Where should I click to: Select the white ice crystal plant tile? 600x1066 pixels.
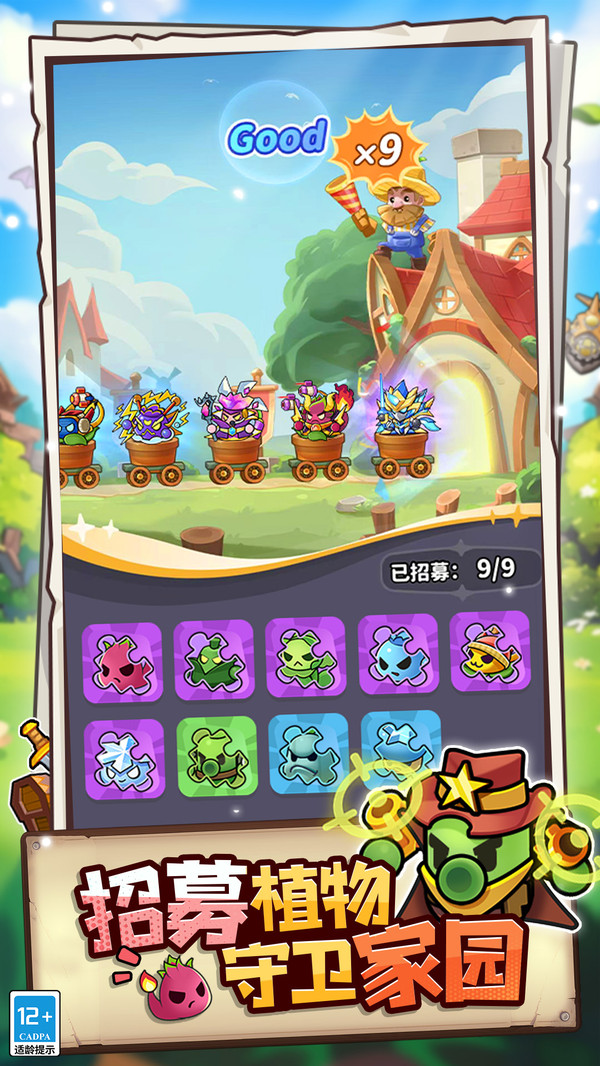pyautogui.click(x=124, y=759)
